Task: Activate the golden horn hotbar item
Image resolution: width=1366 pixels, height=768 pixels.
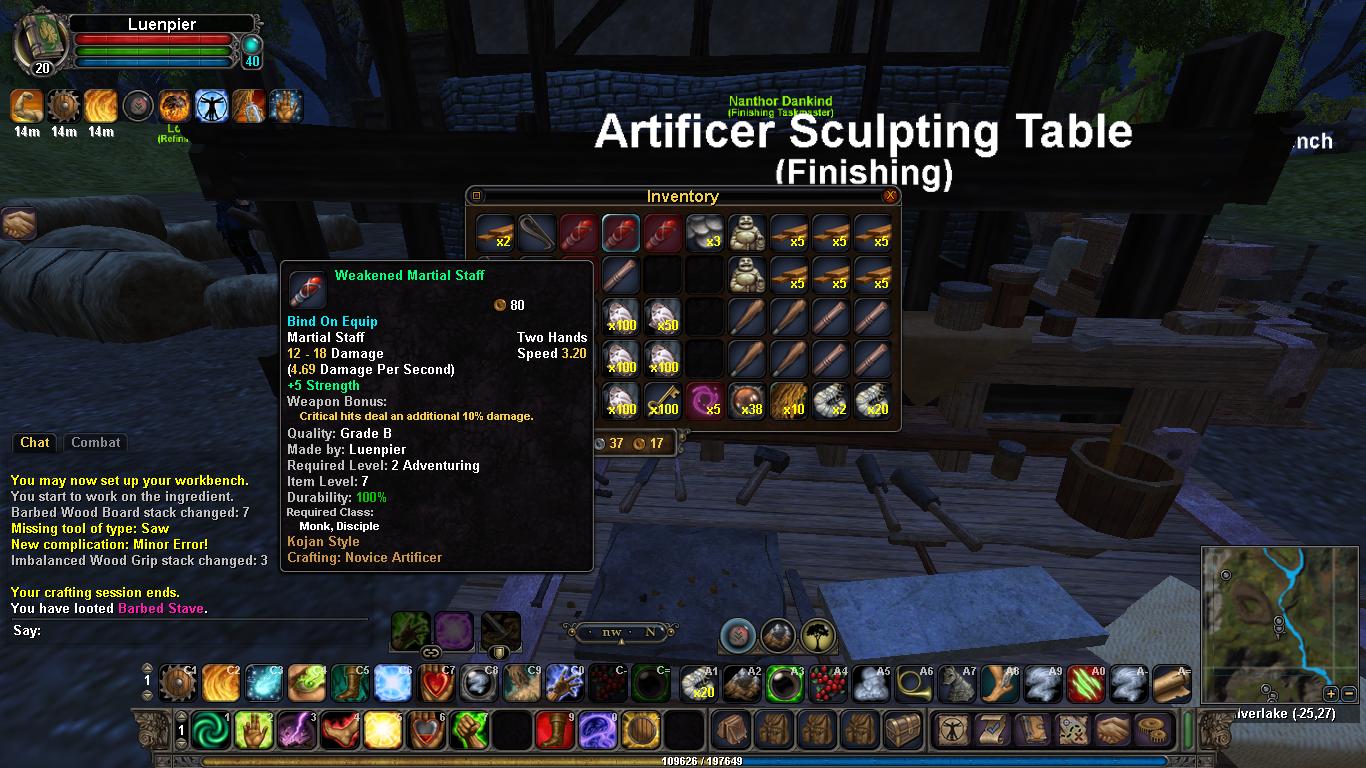Action: coord(914,684)
